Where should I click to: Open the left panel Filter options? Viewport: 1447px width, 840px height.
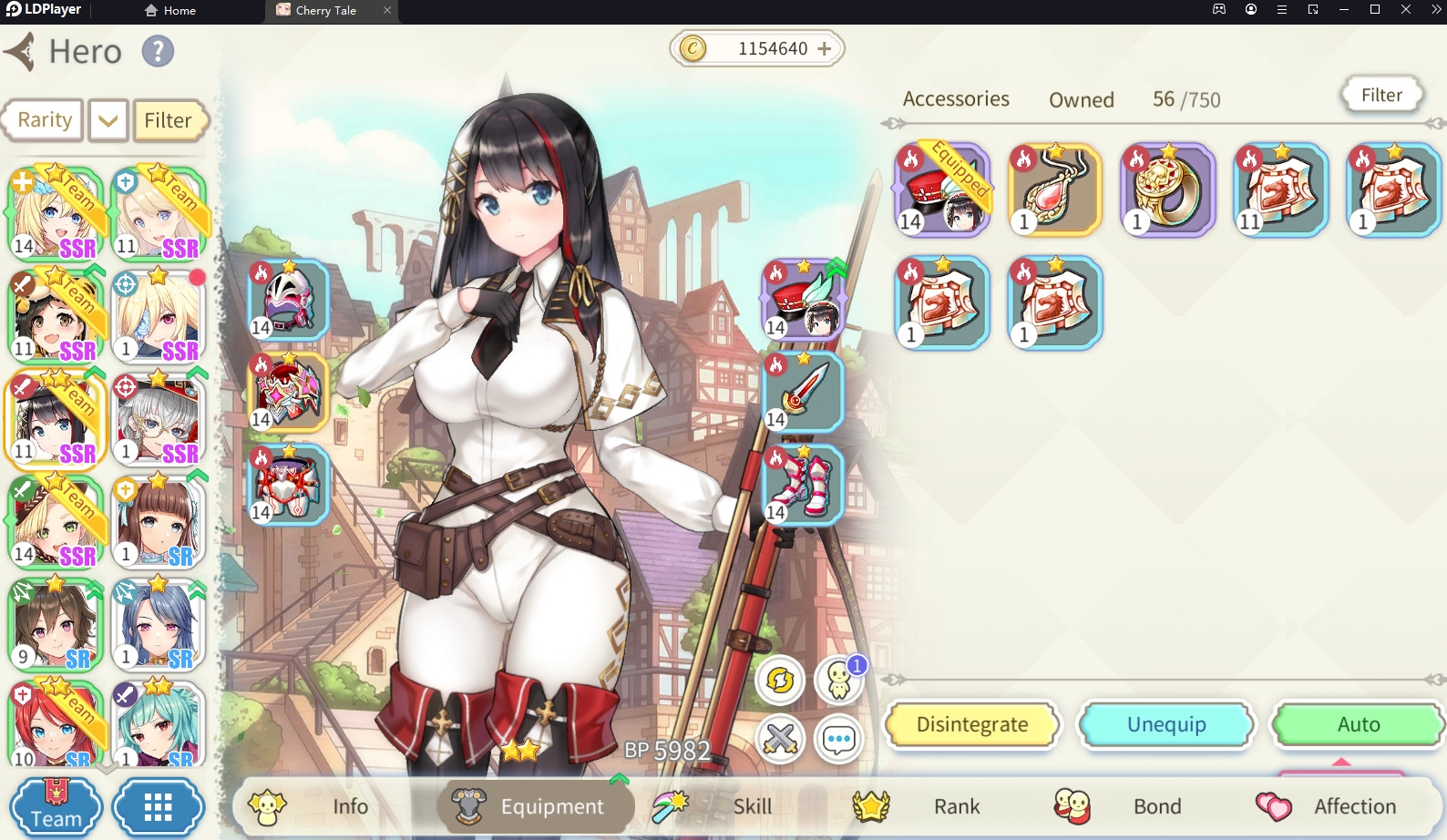tap(169, 119)
